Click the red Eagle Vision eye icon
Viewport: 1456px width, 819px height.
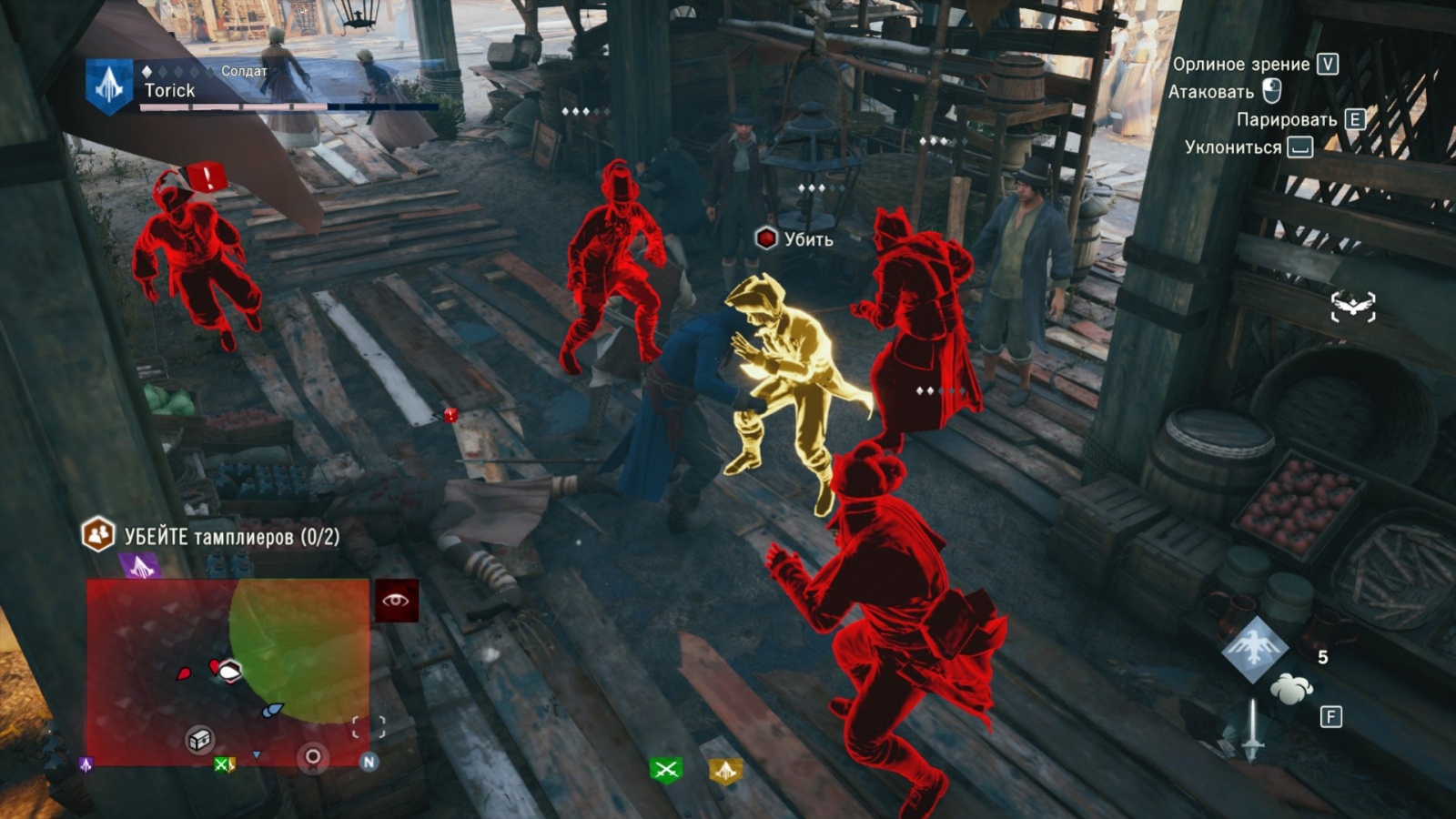click(395, 601)
